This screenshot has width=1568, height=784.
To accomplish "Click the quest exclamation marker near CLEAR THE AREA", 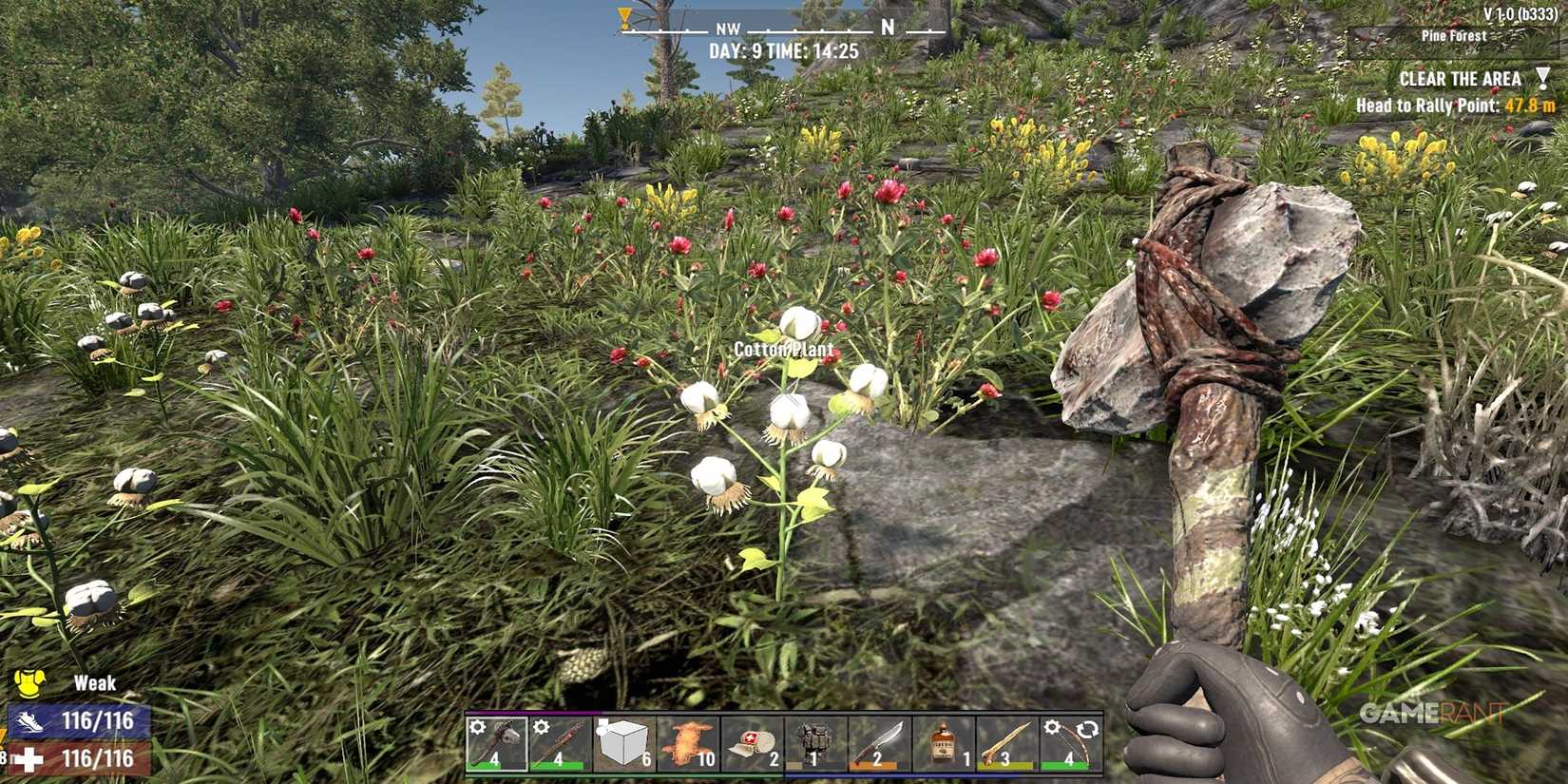I will pos(1544,78).
